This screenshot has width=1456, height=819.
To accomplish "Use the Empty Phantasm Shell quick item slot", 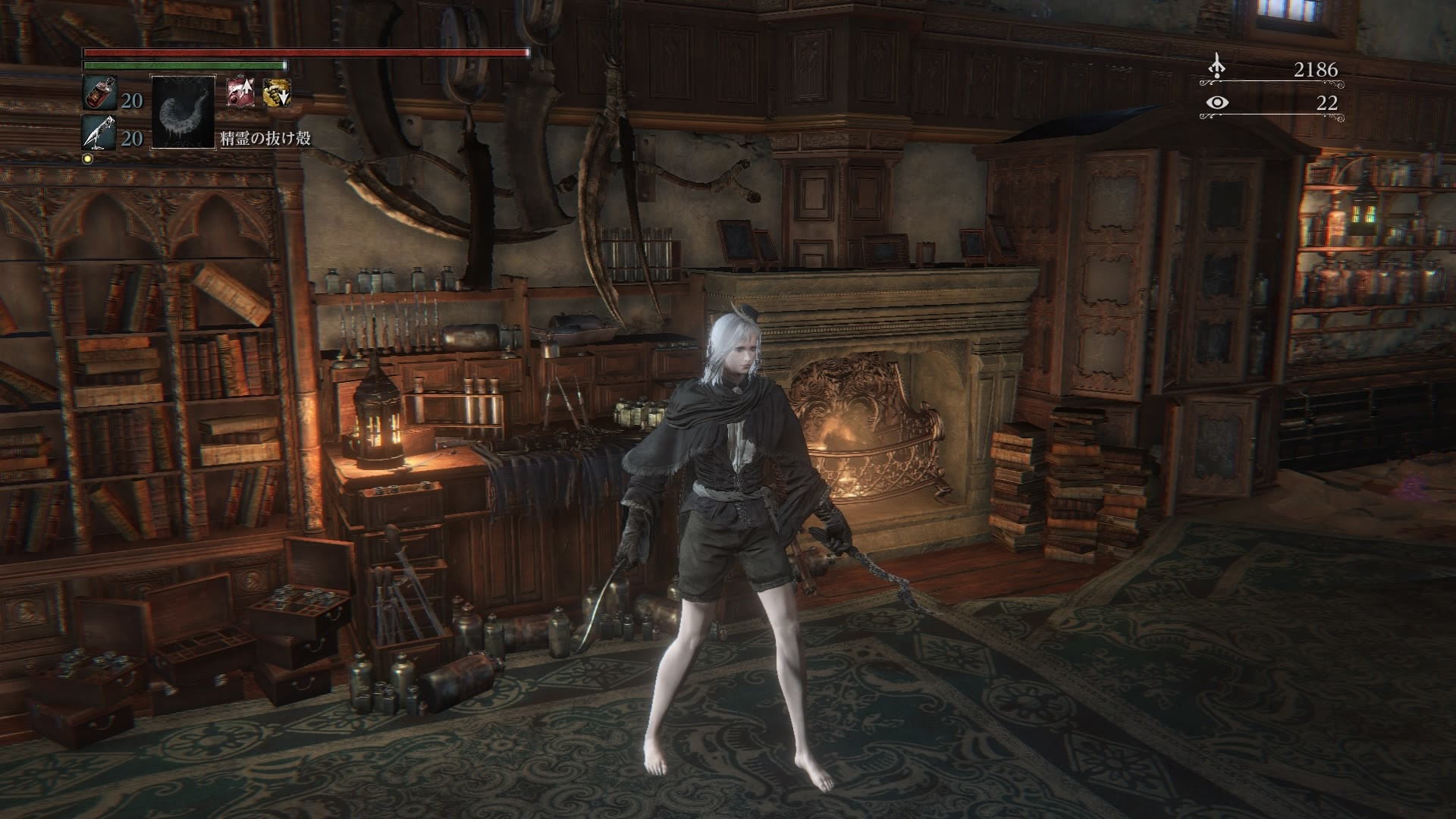I will click(183, 112).
